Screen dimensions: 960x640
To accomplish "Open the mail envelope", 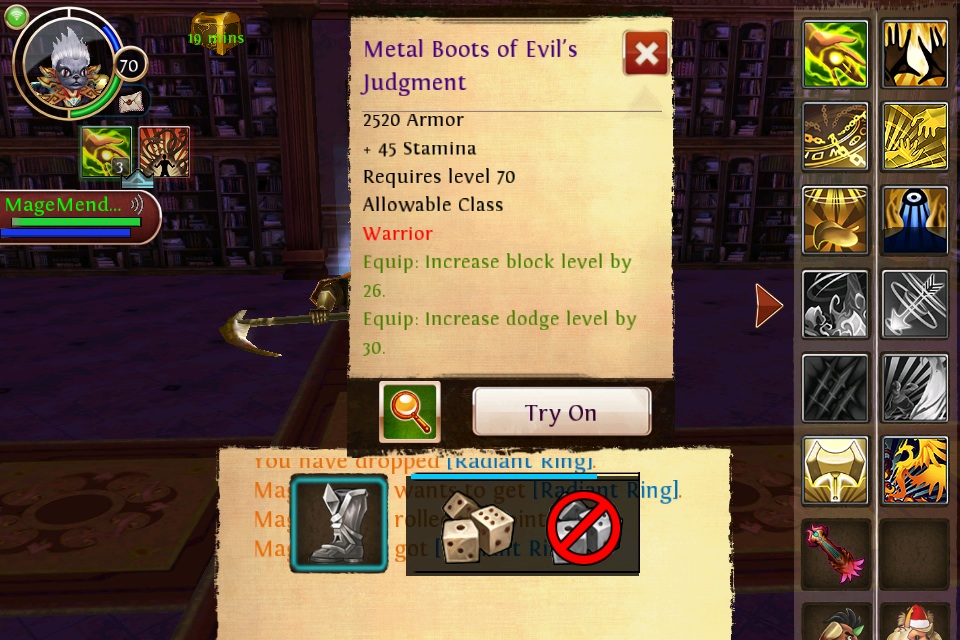I will [x=131, y=101].
